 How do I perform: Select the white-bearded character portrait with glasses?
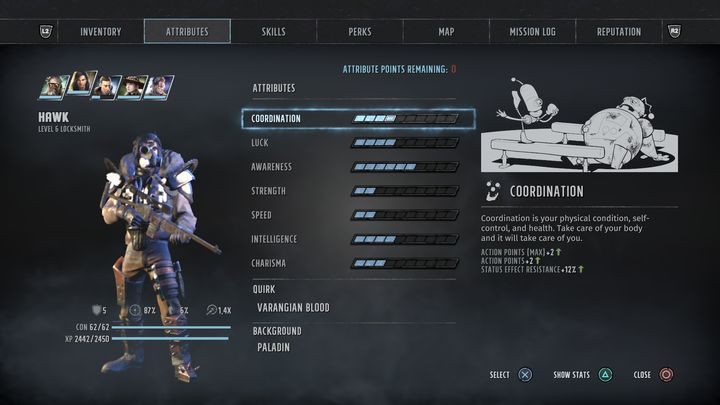coord(54,87)
